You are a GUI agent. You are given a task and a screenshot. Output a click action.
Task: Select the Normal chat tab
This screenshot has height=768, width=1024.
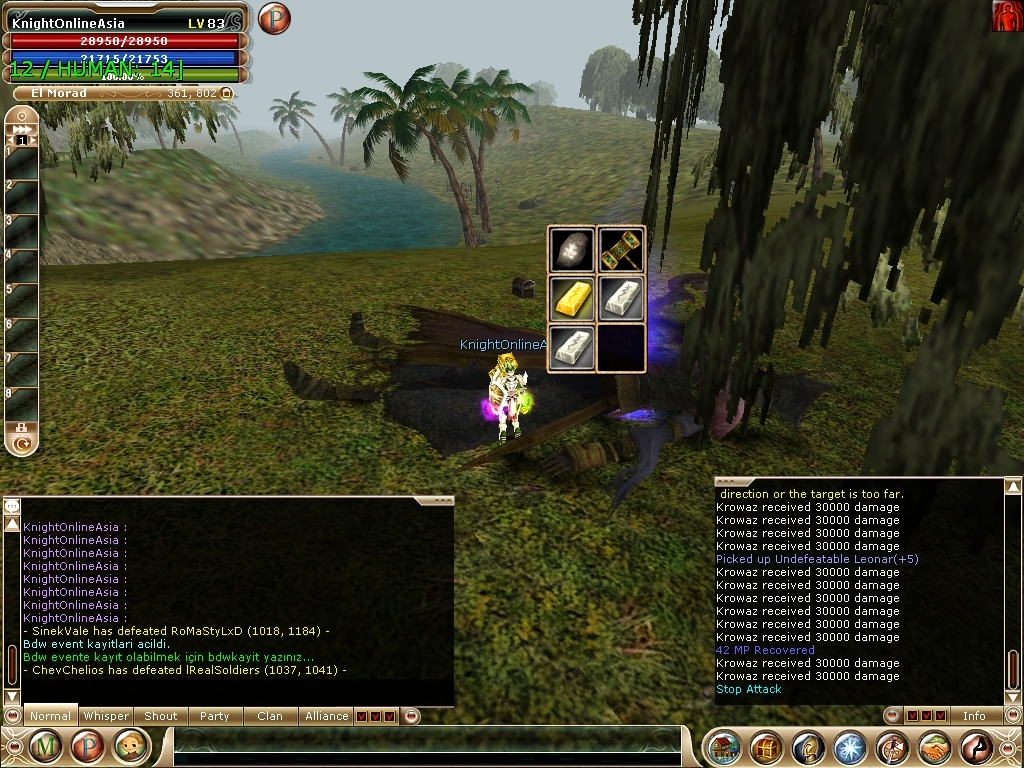(50, 716)
